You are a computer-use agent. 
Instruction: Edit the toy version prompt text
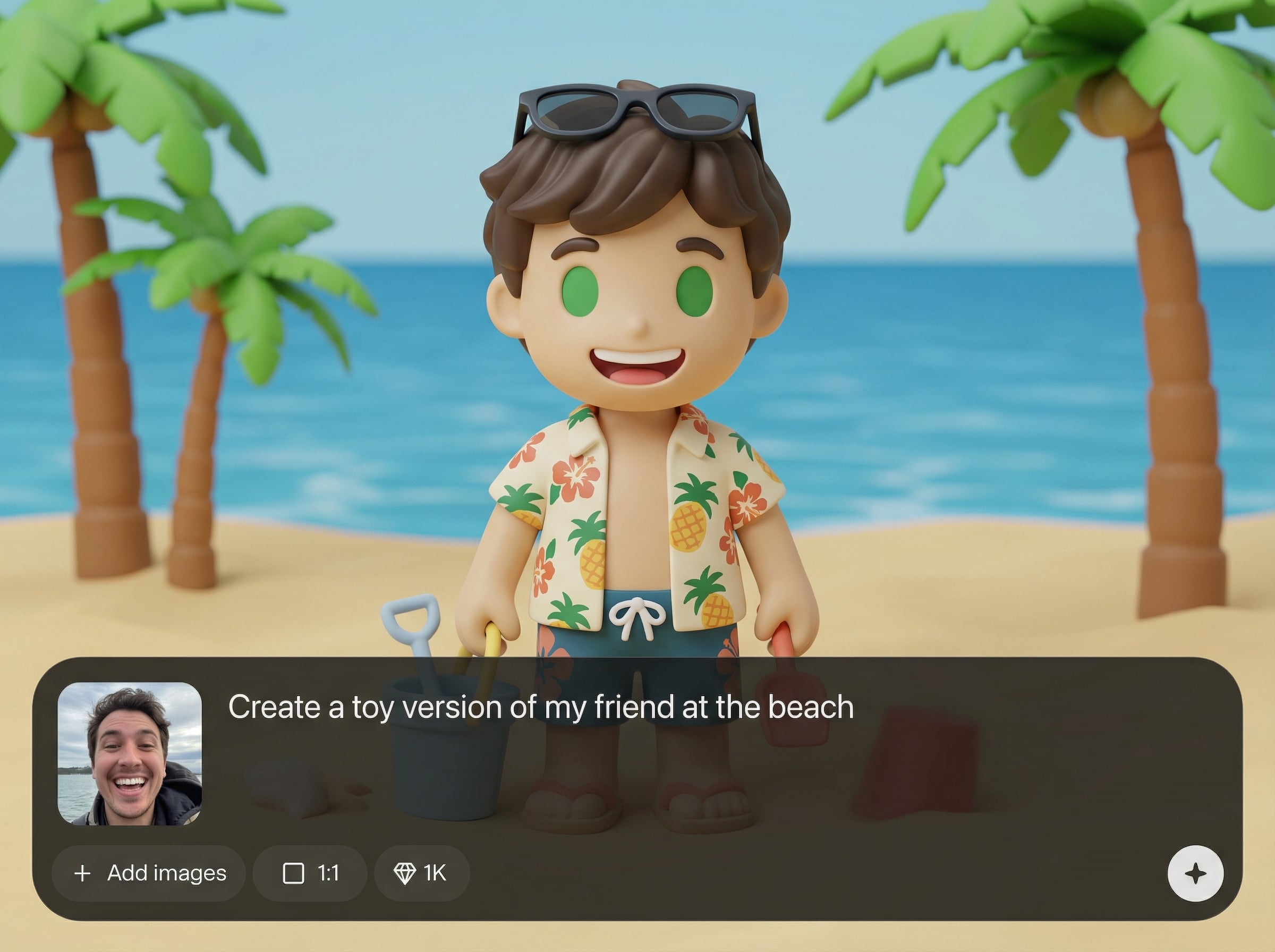pyautogui.click(x=540, y=707)
